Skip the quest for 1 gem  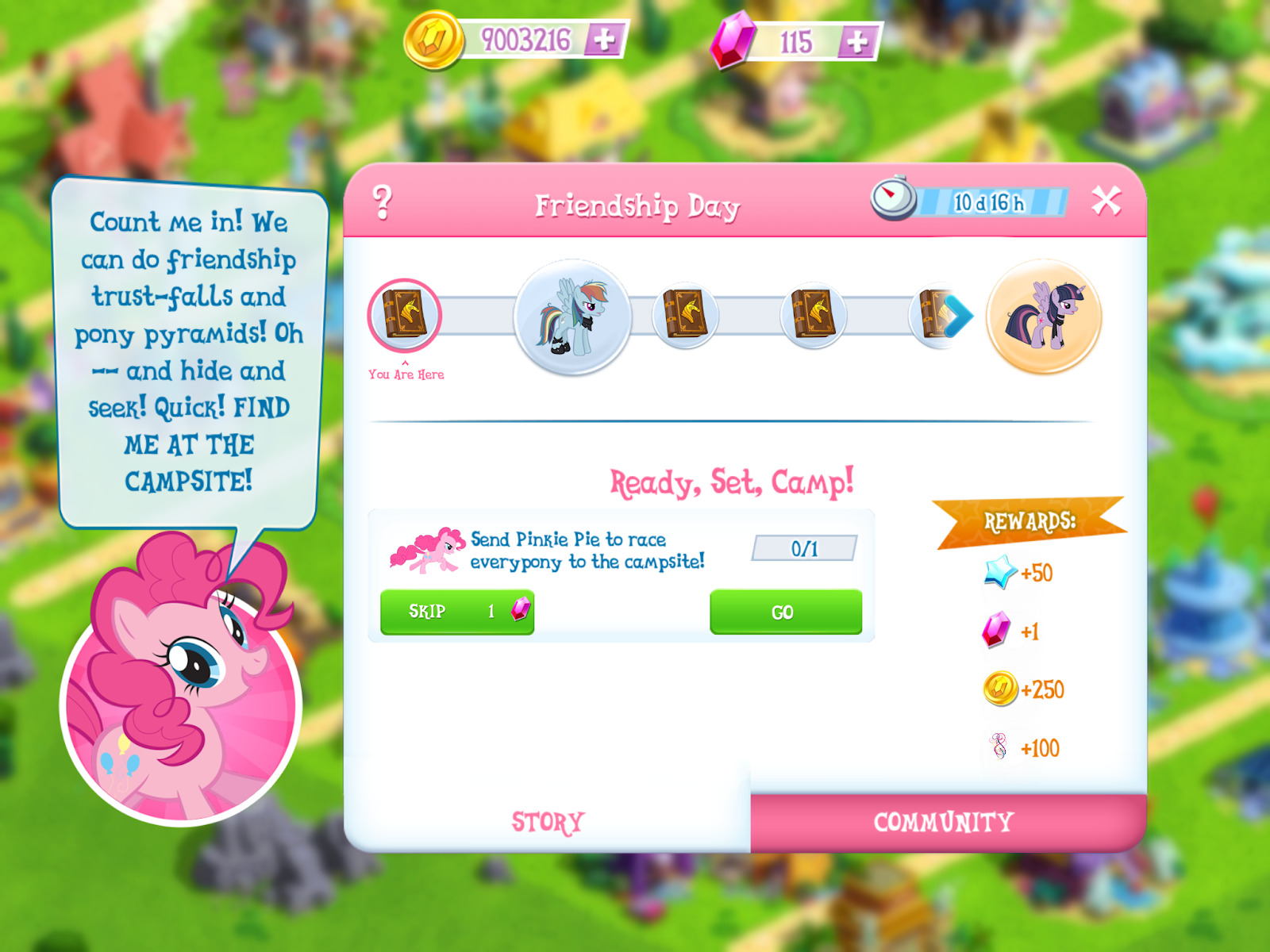point(458,611)
